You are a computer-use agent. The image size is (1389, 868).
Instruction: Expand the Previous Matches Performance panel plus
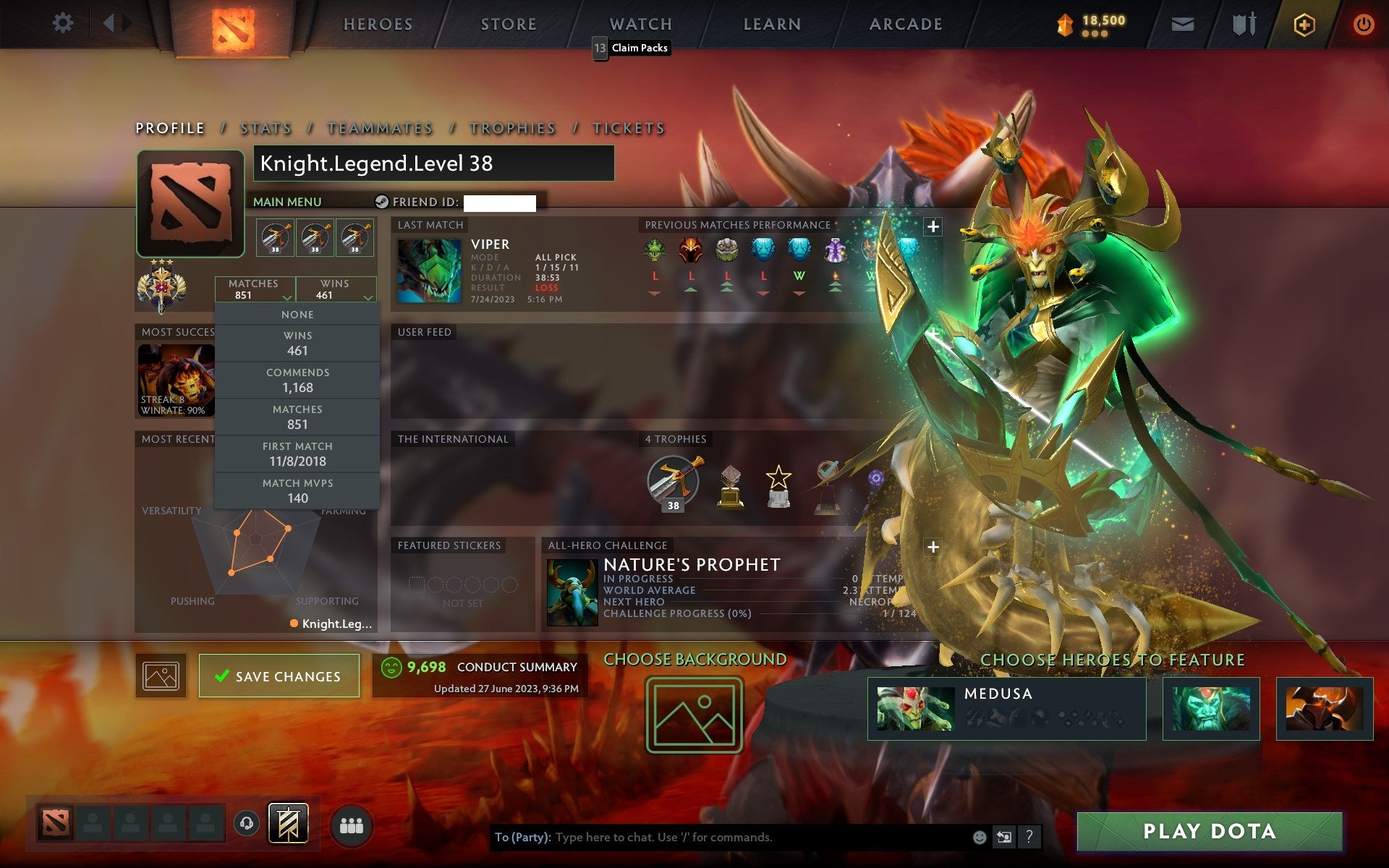933,226
